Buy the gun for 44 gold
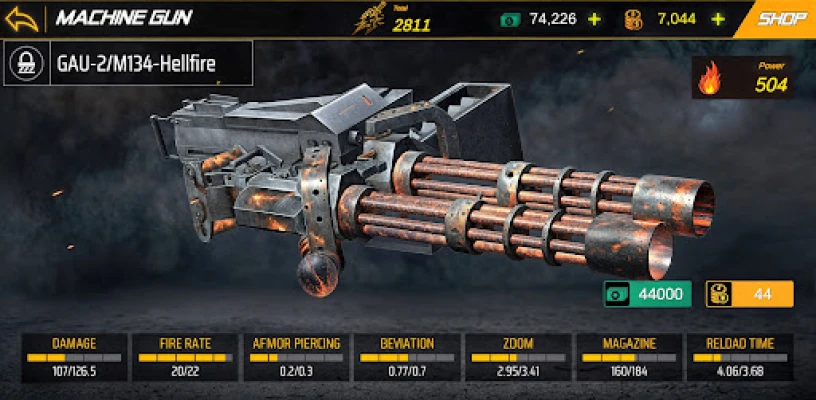The image size is (816, 400). (x=750, y=294)
